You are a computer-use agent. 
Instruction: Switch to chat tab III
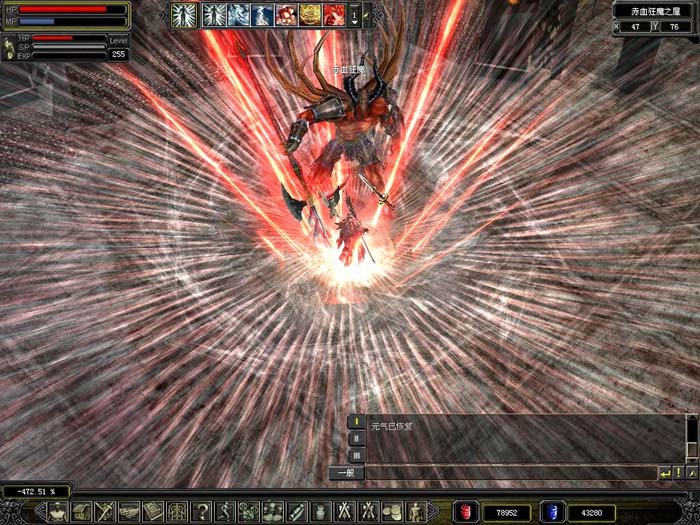[356, 455]
